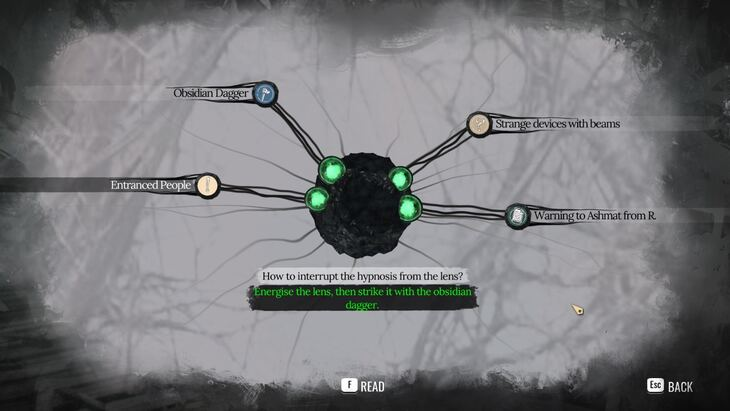730x411 pixels.
Task: Open the Strange devices with beams clue
Action: tap(480, 124)
